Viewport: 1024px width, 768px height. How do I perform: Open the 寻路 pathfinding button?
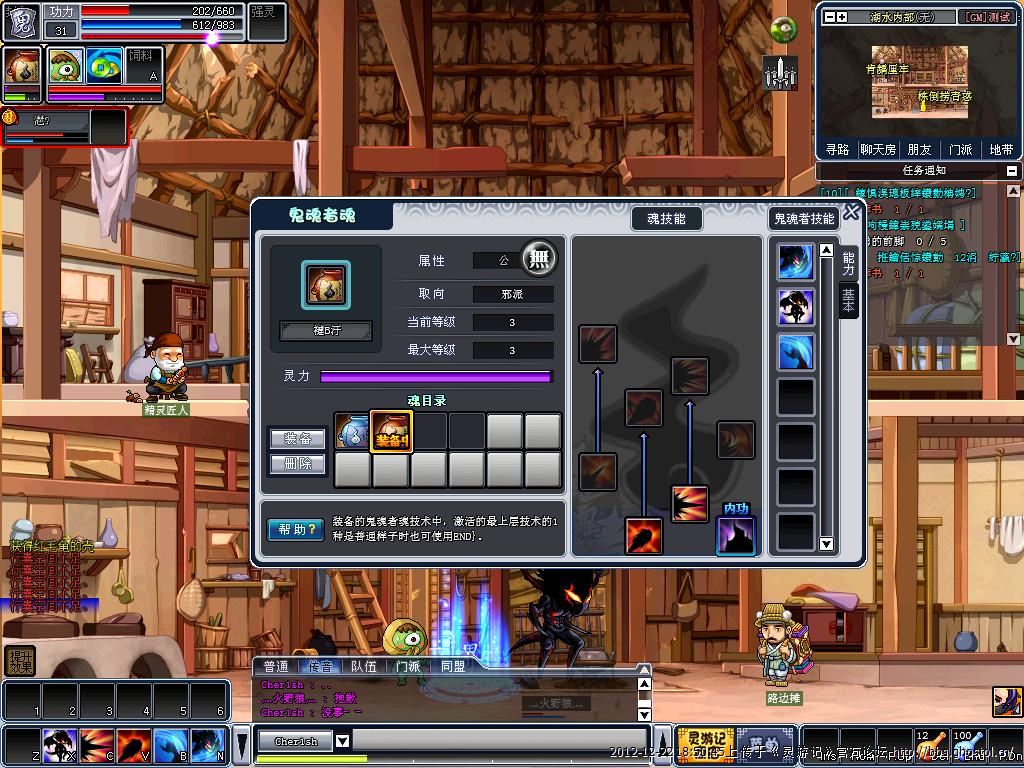tap(837, 149)
